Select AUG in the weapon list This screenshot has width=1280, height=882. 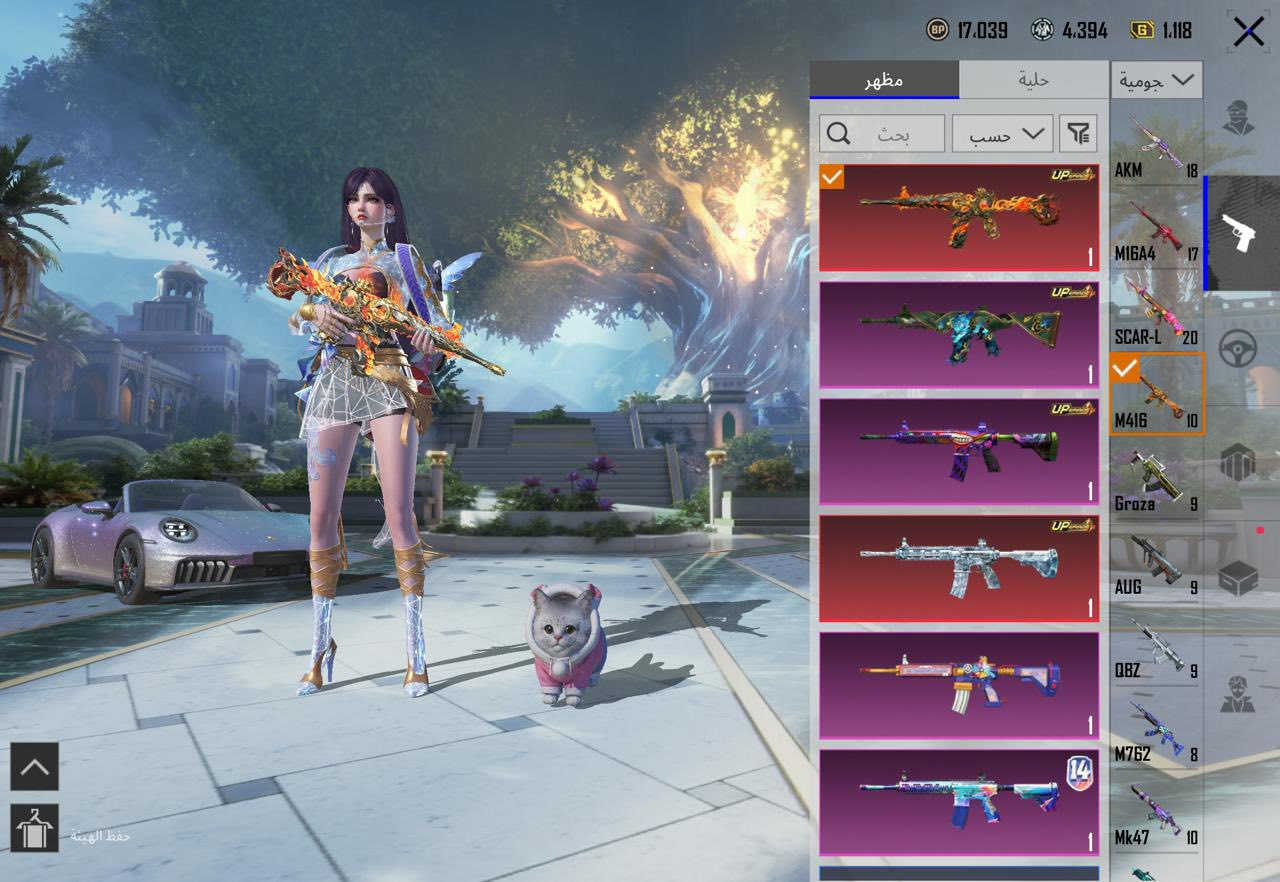point(1156,563)
